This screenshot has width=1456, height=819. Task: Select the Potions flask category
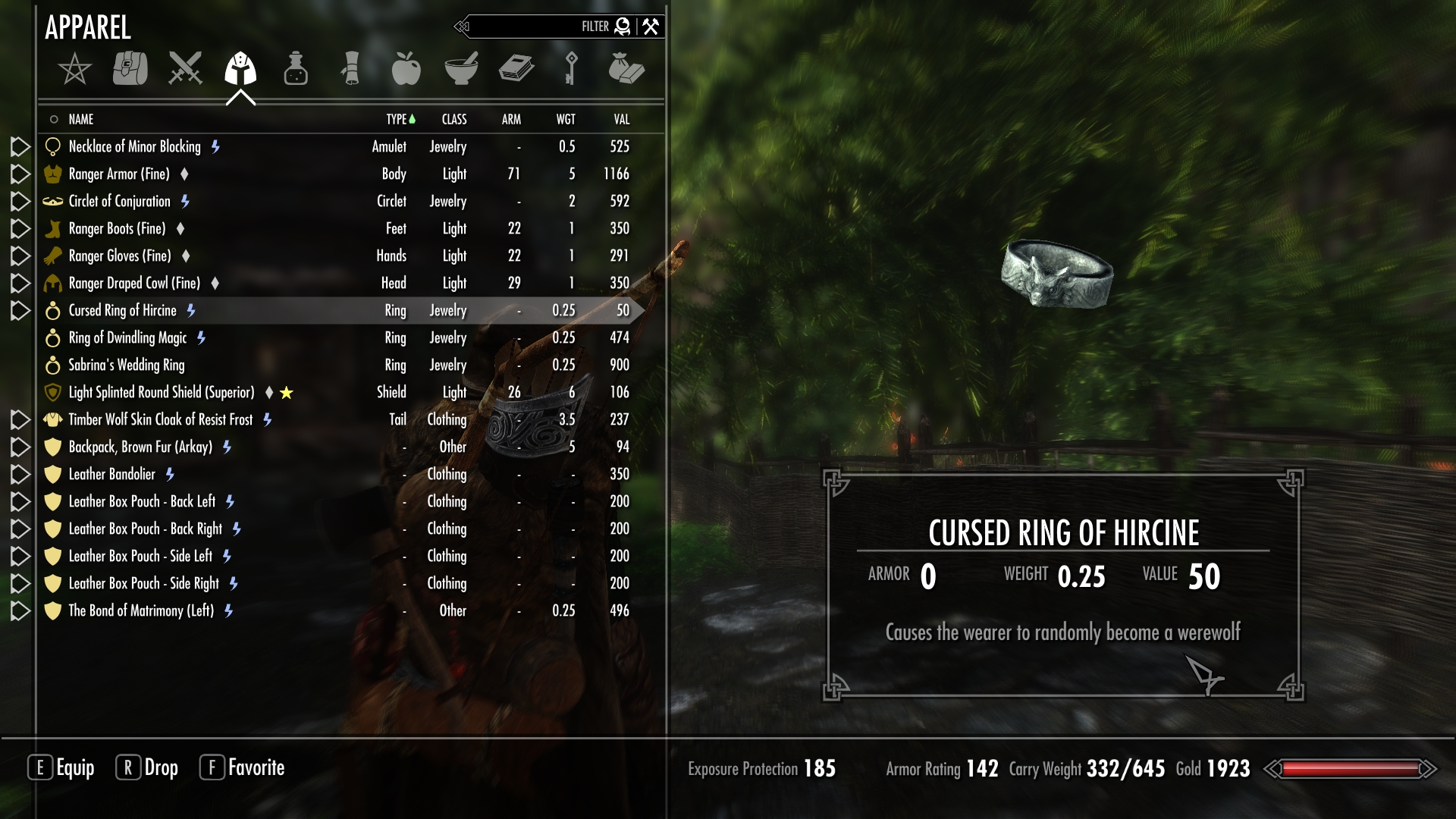point(296,68)
